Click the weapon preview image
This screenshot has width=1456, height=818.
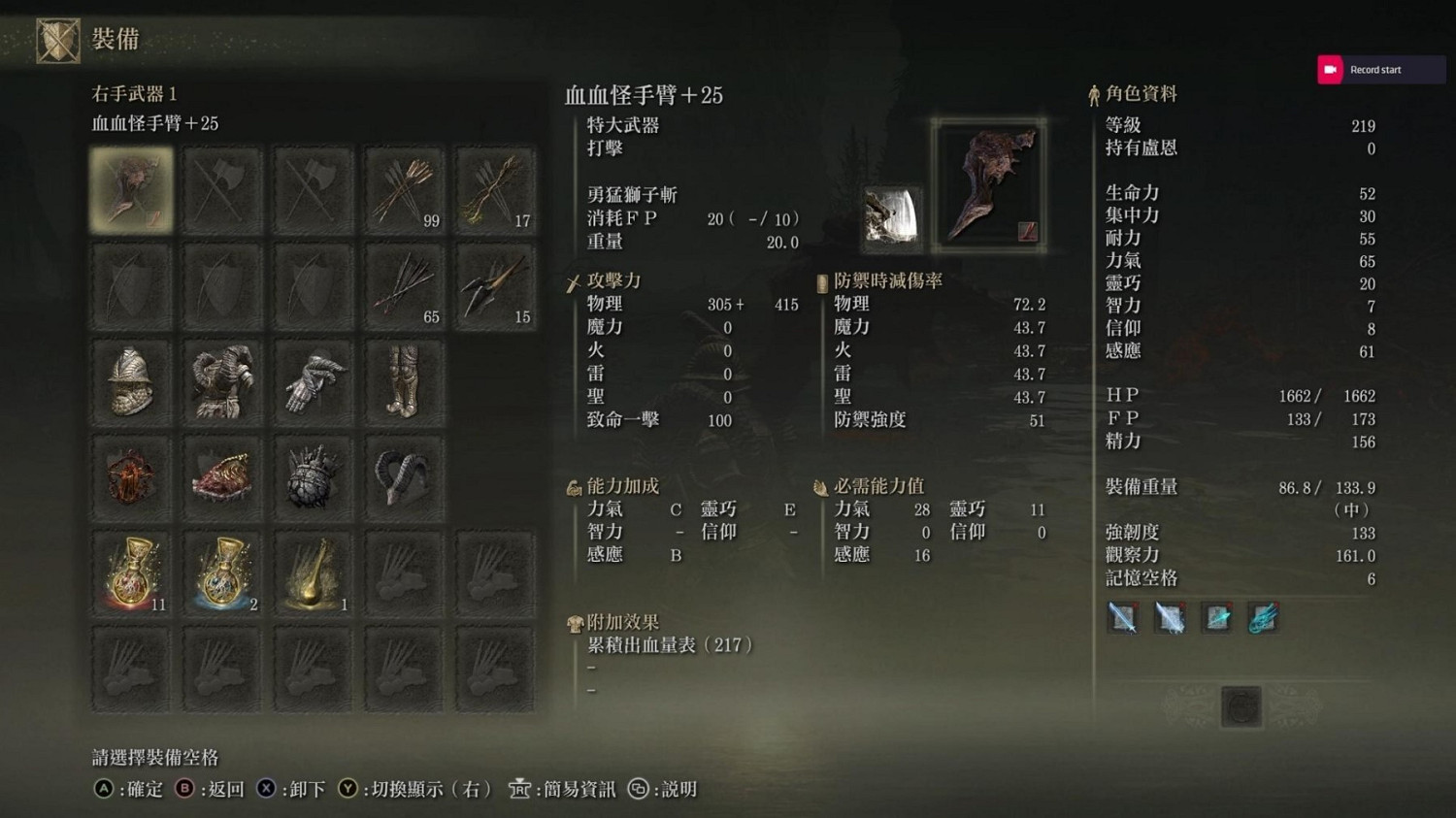[x=988, y=184]
